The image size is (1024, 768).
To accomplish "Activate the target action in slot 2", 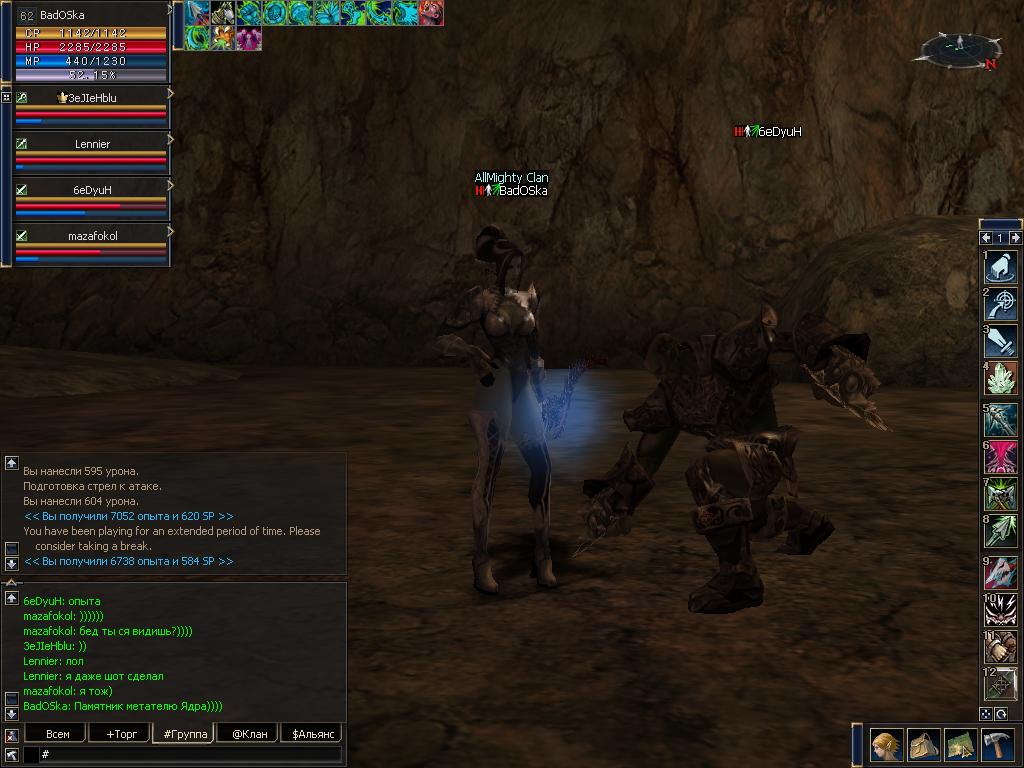I will point(1002,304).
